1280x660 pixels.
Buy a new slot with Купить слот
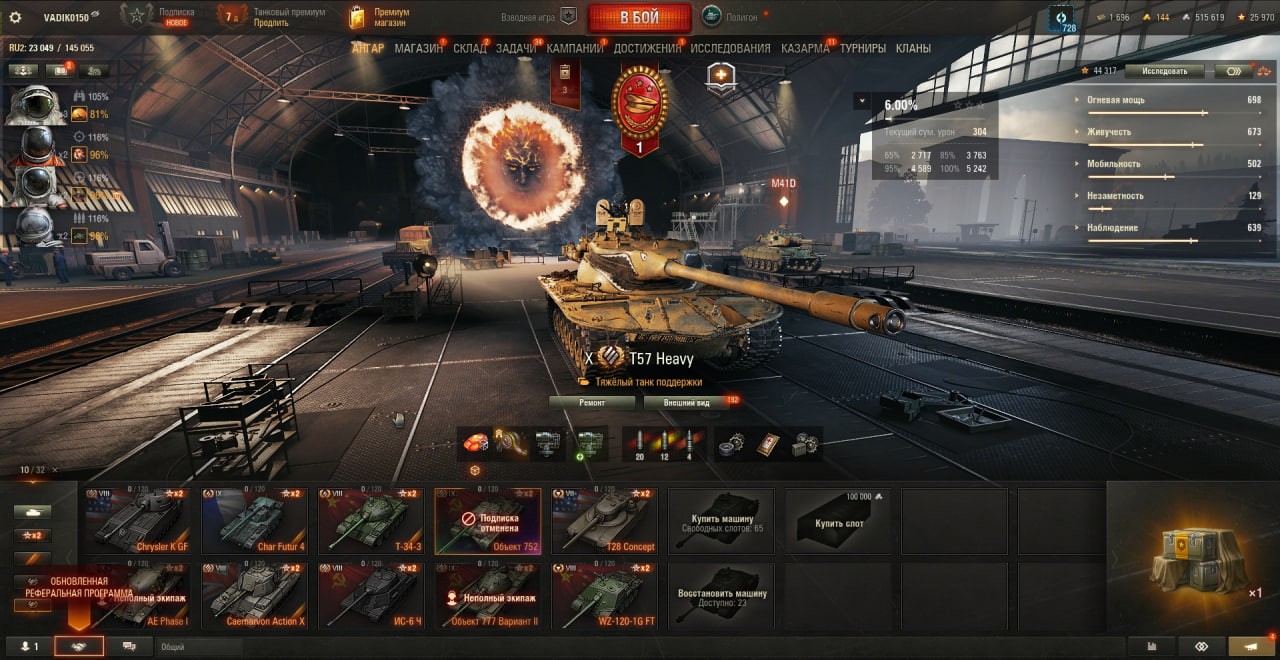[x=838, y=521]
